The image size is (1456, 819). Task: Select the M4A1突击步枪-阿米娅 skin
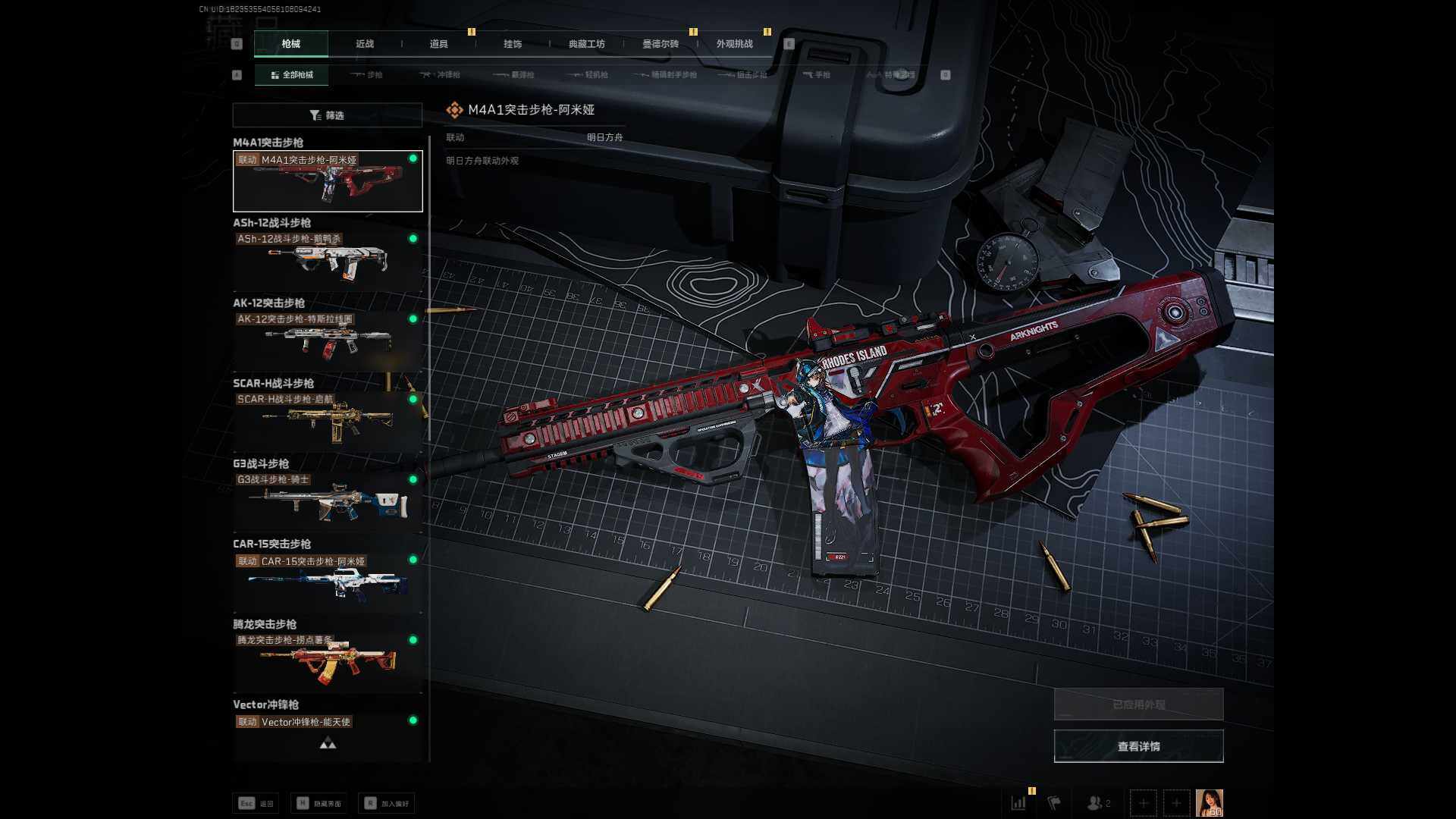point(328,181)
